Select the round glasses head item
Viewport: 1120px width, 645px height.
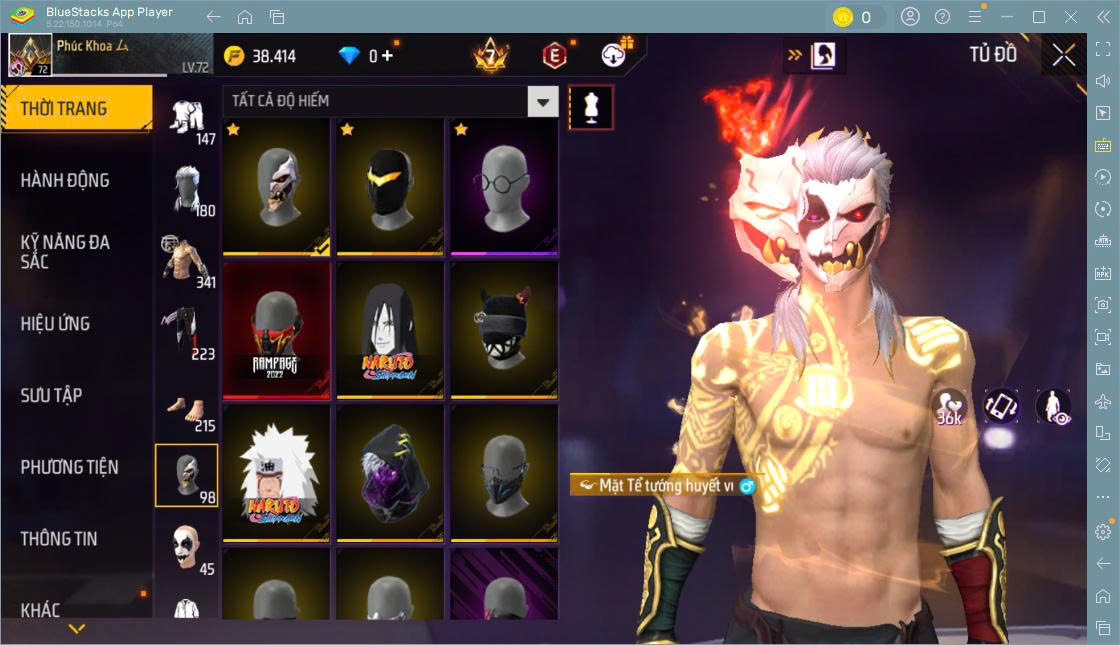pyautogui.click(x=503, y=187)
